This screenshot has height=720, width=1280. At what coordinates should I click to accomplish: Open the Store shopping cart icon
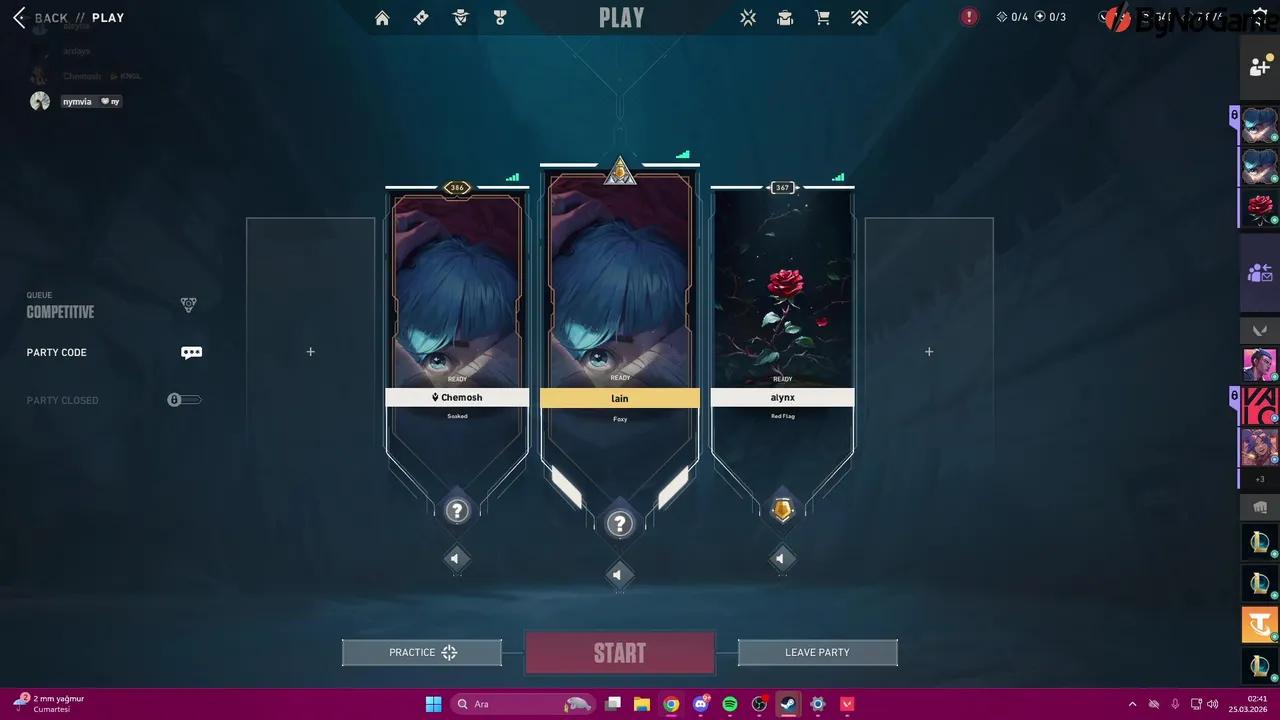(822, 17)
